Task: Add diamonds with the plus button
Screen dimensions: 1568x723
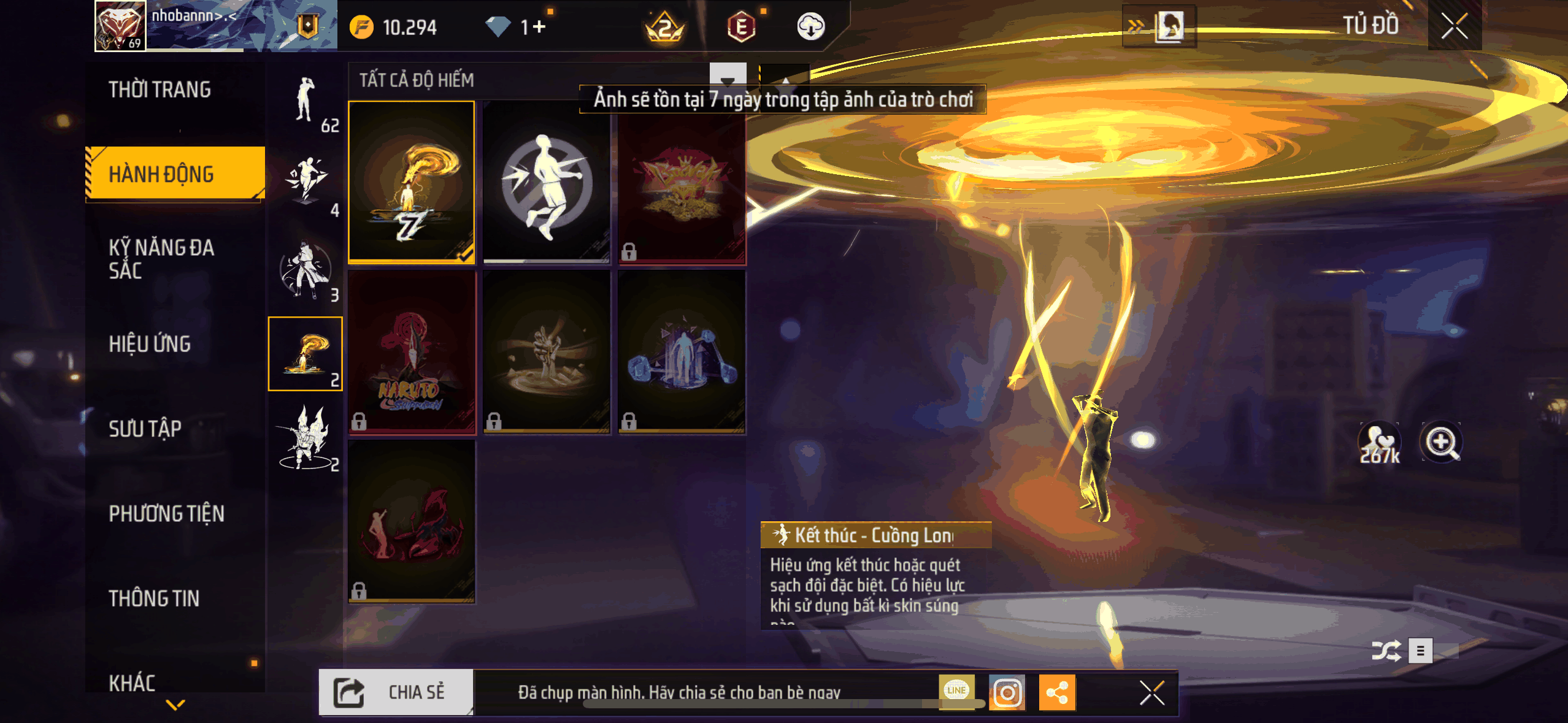Action: click(539, 27)
